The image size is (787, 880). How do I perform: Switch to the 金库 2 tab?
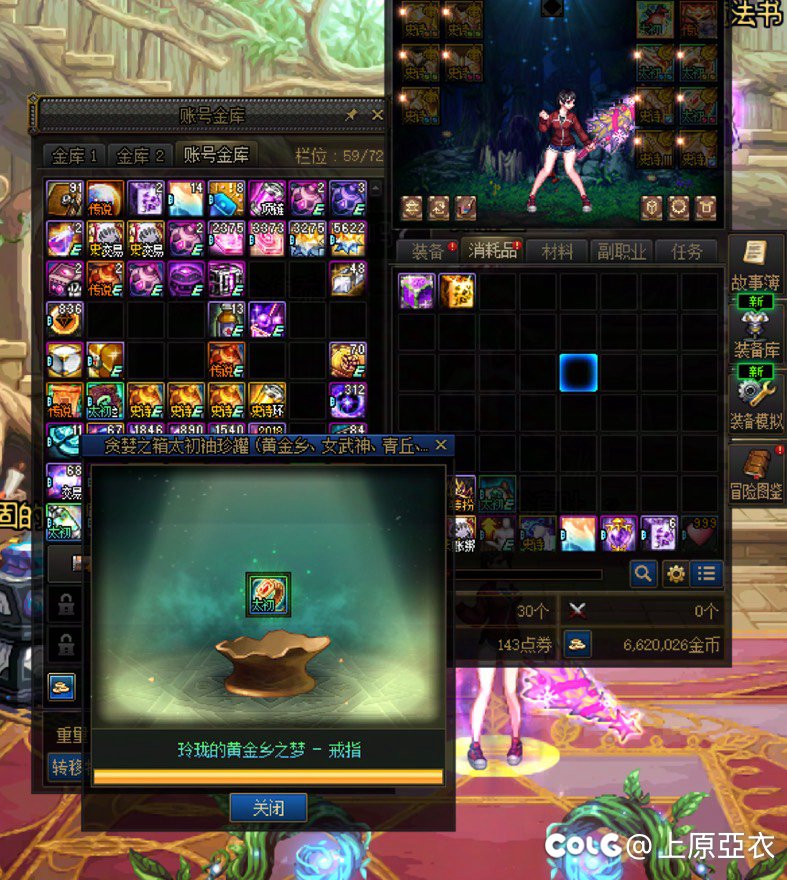tap(139, 155)
